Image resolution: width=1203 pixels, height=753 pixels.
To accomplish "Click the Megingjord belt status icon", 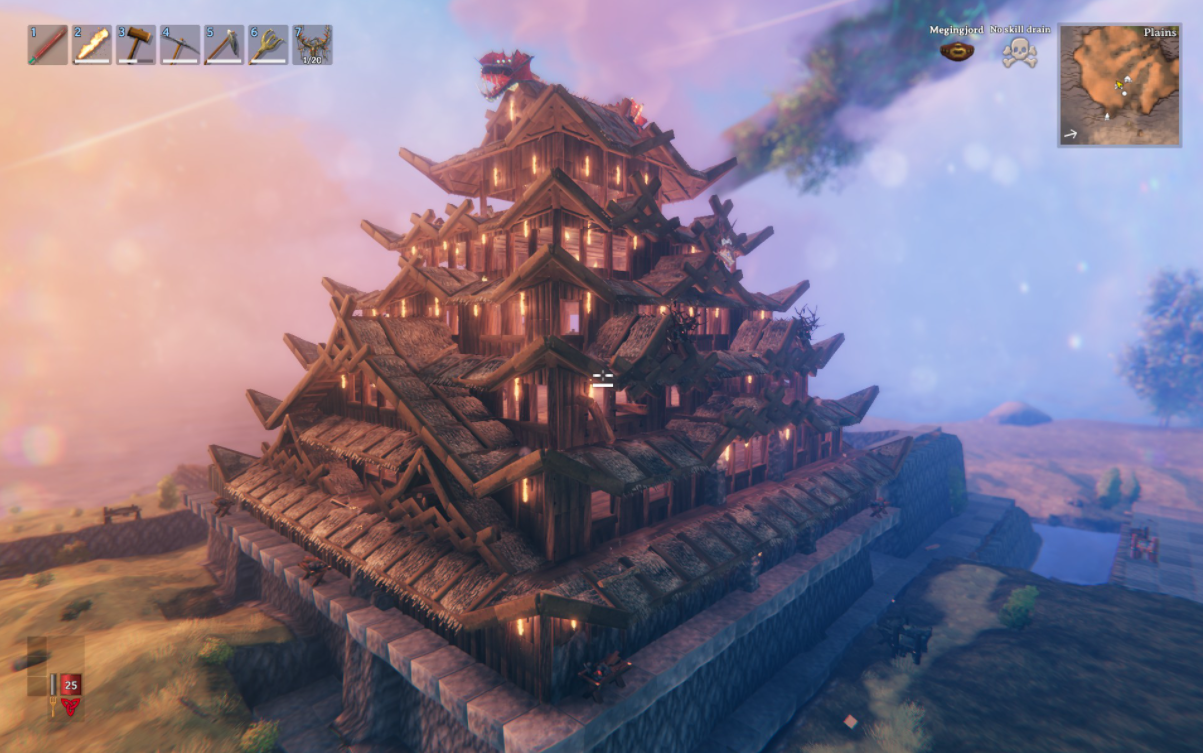I will point(957,51).
